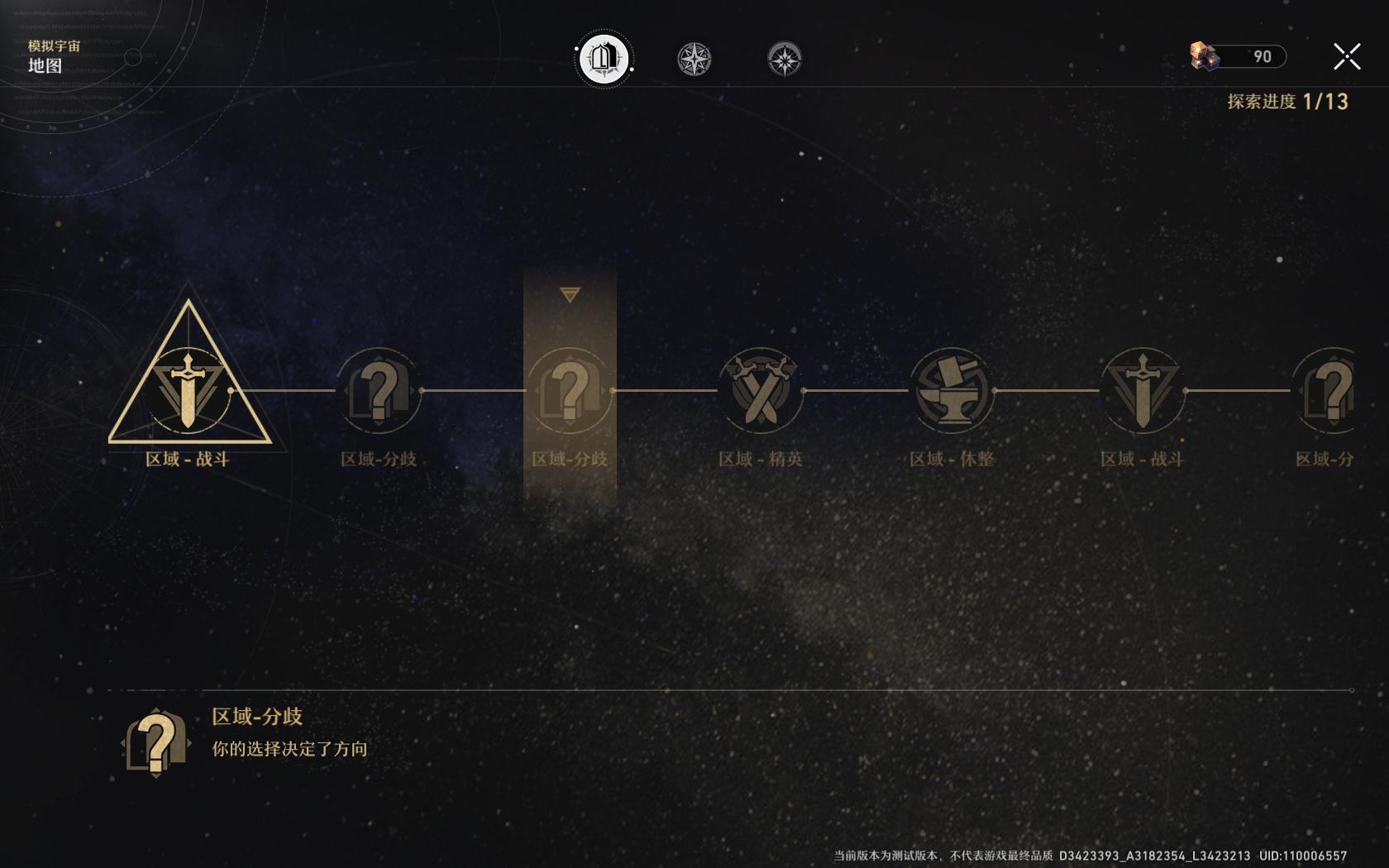
Task: Select the arched doorway map tab
Action: click(604, 59)
